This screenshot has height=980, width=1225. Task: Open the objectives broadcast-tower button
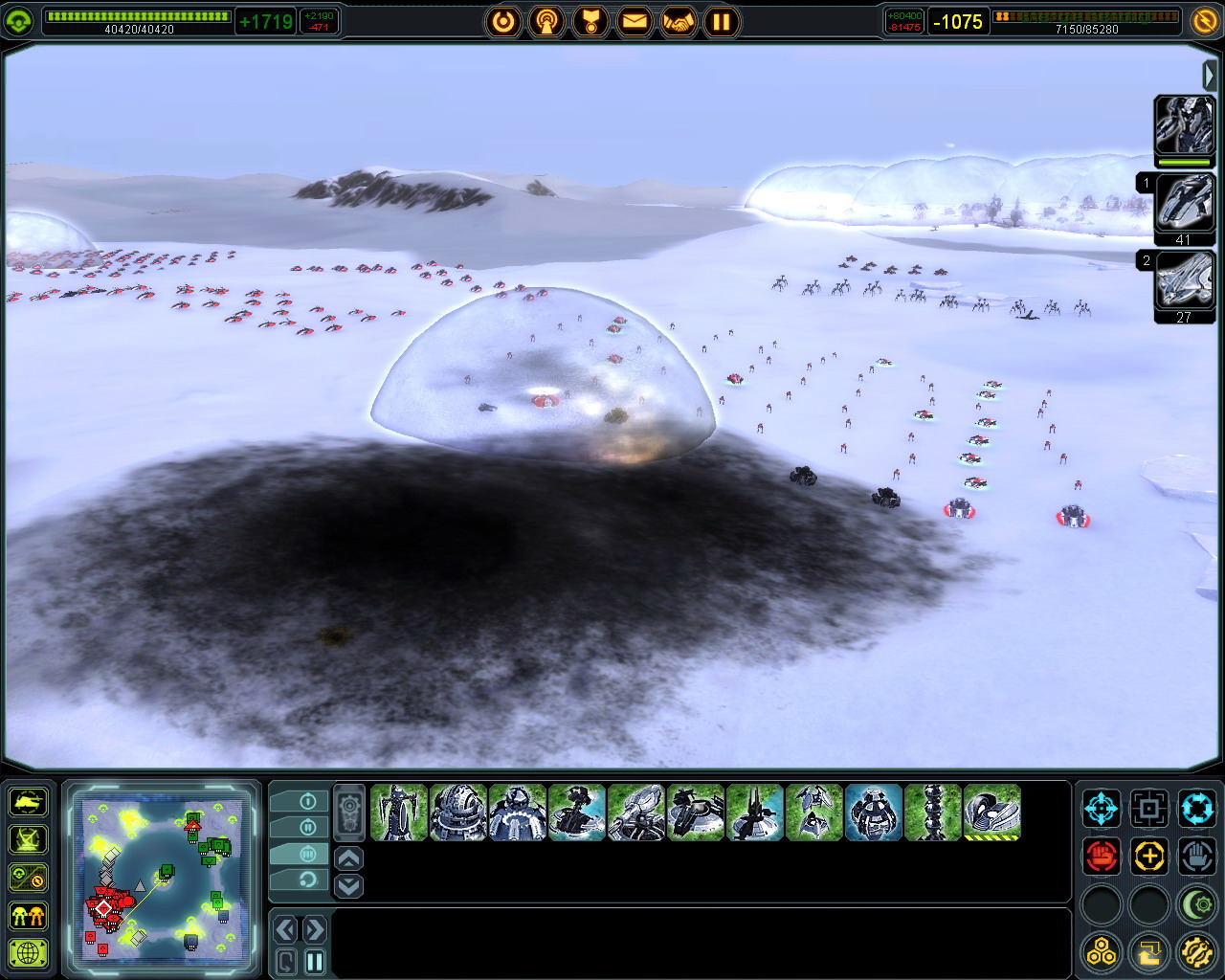tap(546, 21)
